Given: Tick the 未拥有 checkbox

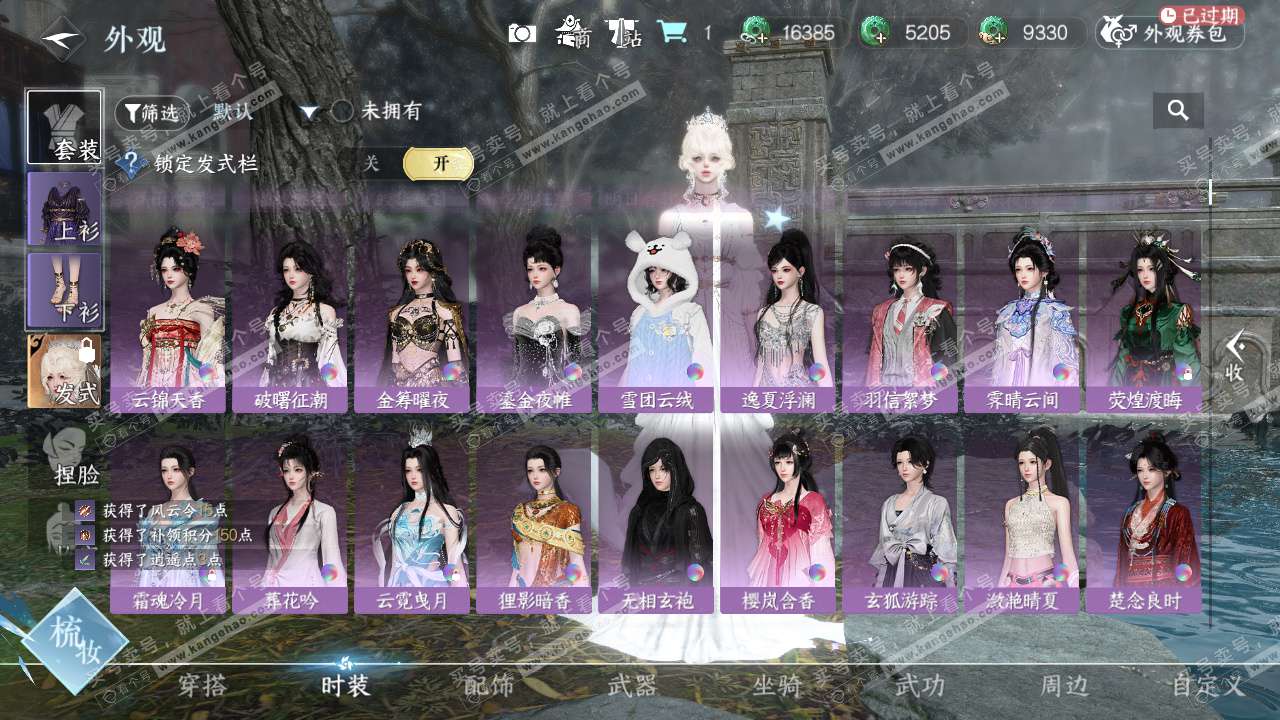Looking at the screenshot, I should click(343, 111).
